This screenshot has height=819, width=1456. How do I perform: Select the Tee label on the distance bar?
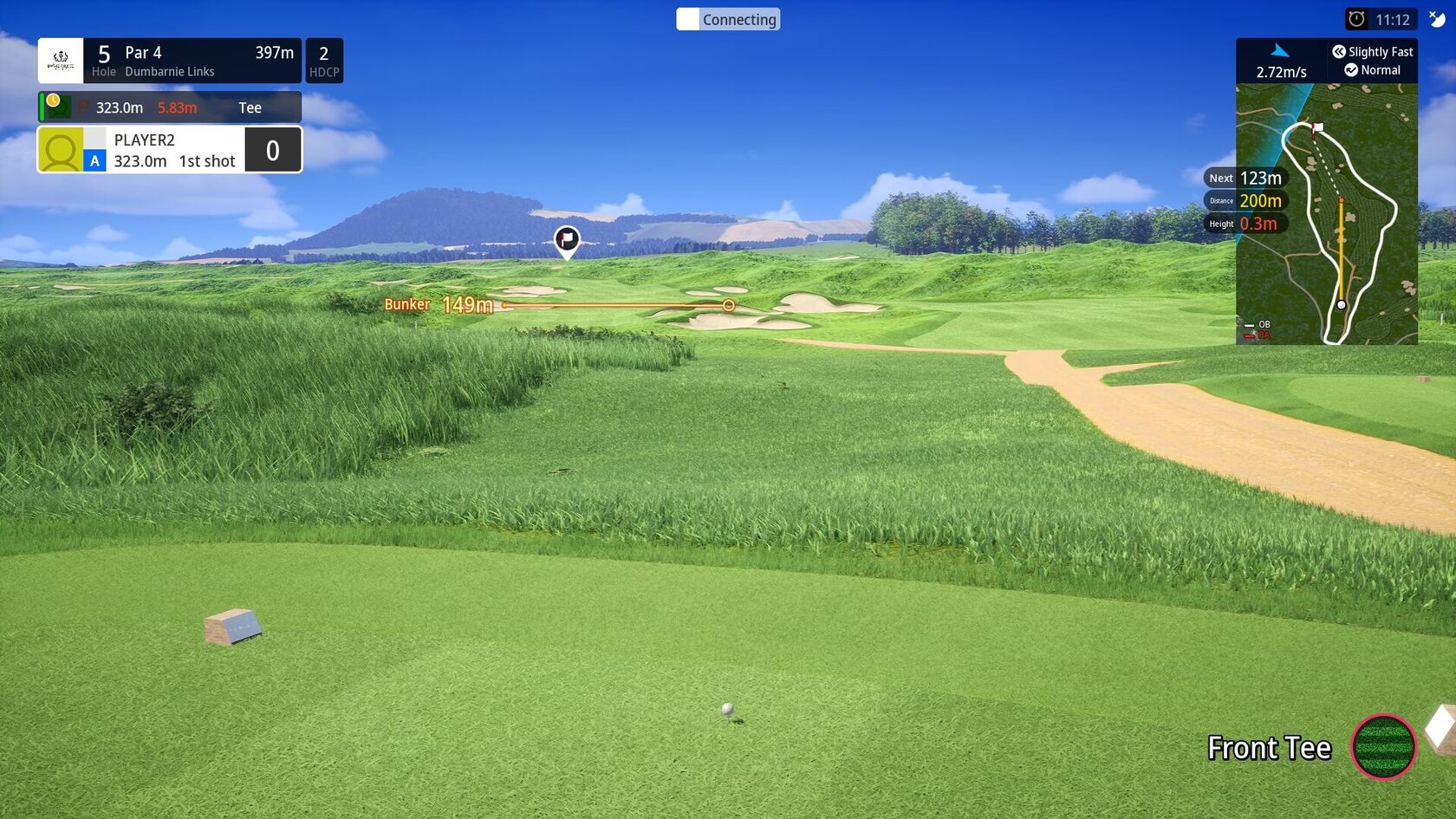[250, 107]
